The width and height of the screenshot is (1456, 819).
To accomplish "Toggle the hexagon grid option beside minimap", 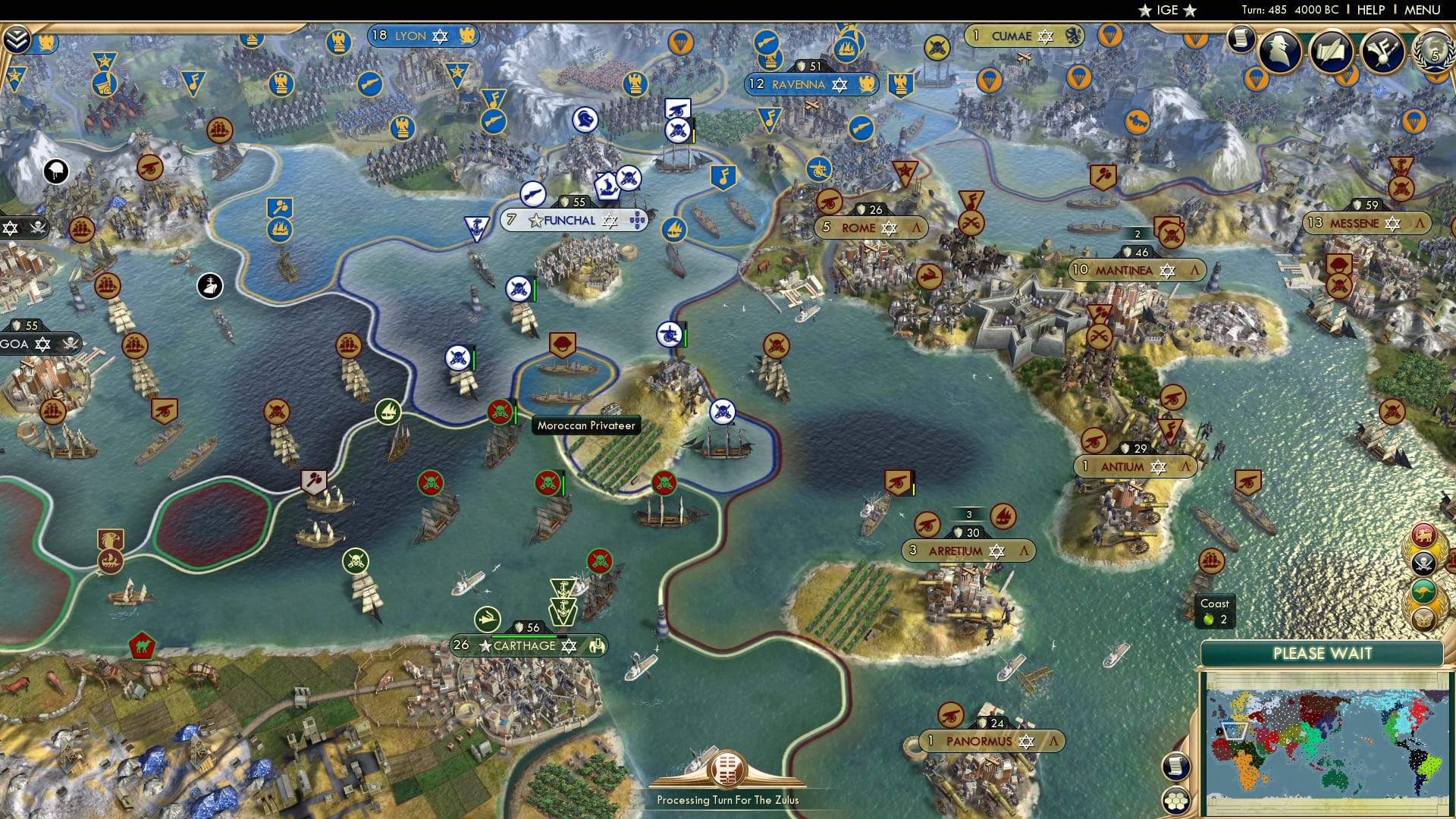I will [1175, 802].
